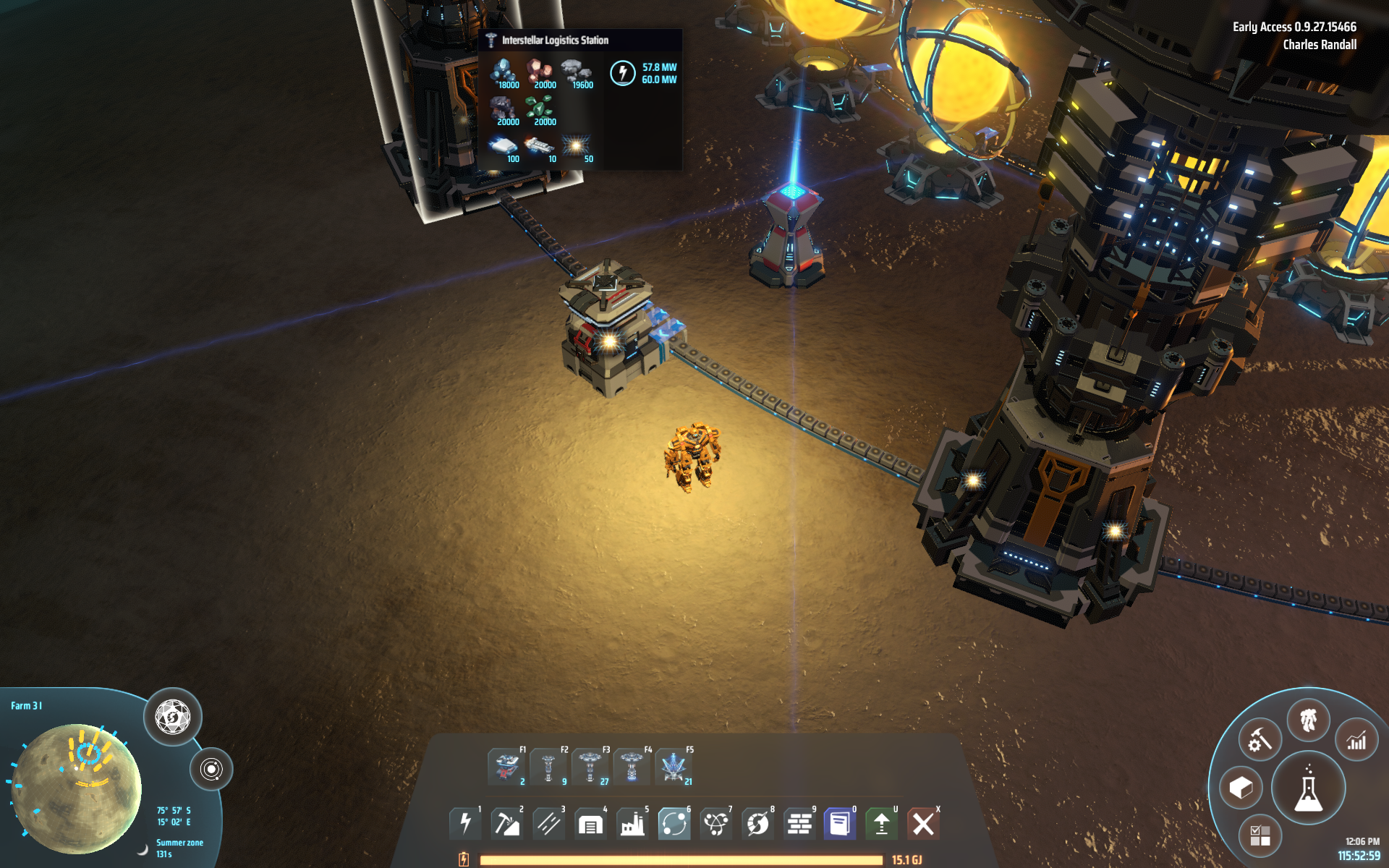Image resolution: width=1389 pixels, height=868 pixels.
Task: Activate the red X dismantle tool
Action: coord(923,823)
